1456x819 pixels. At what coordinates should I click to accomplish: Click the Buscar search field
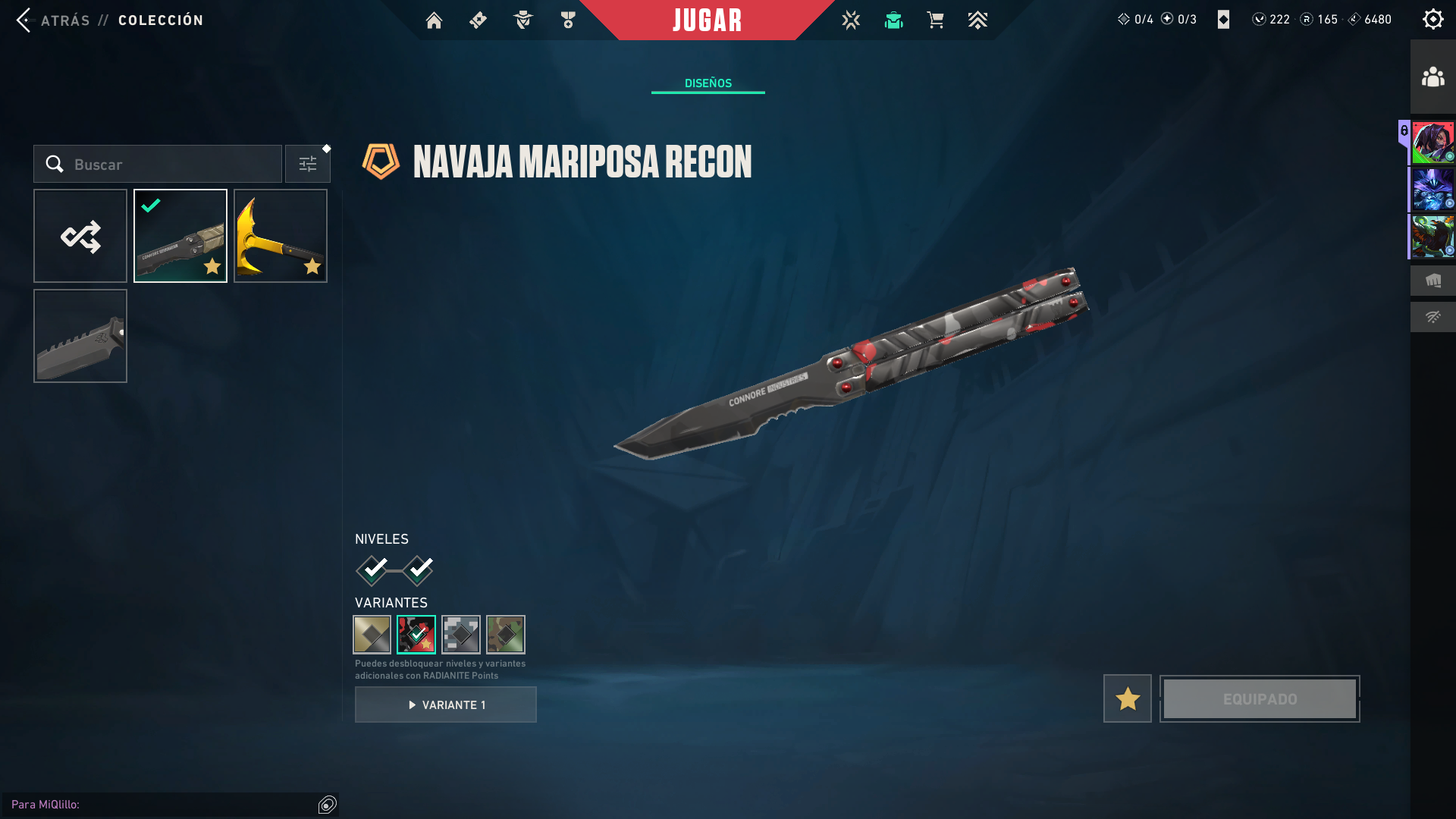point(159,164)
